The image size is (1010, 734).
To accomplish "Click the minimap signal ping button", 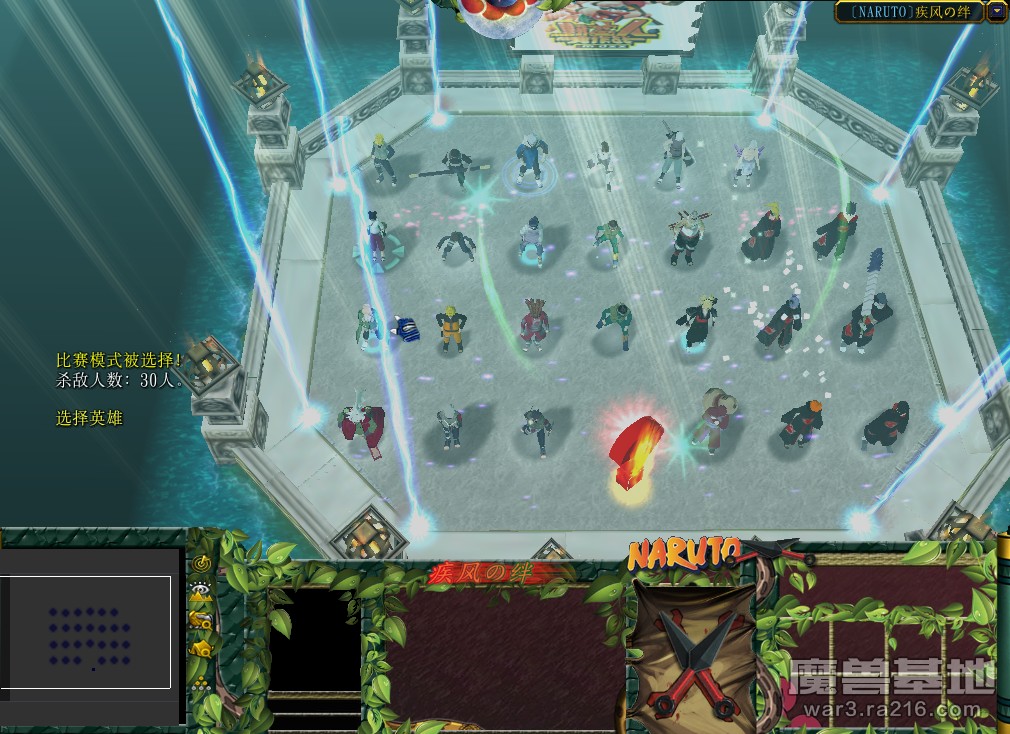I will [x=201, y=563].
